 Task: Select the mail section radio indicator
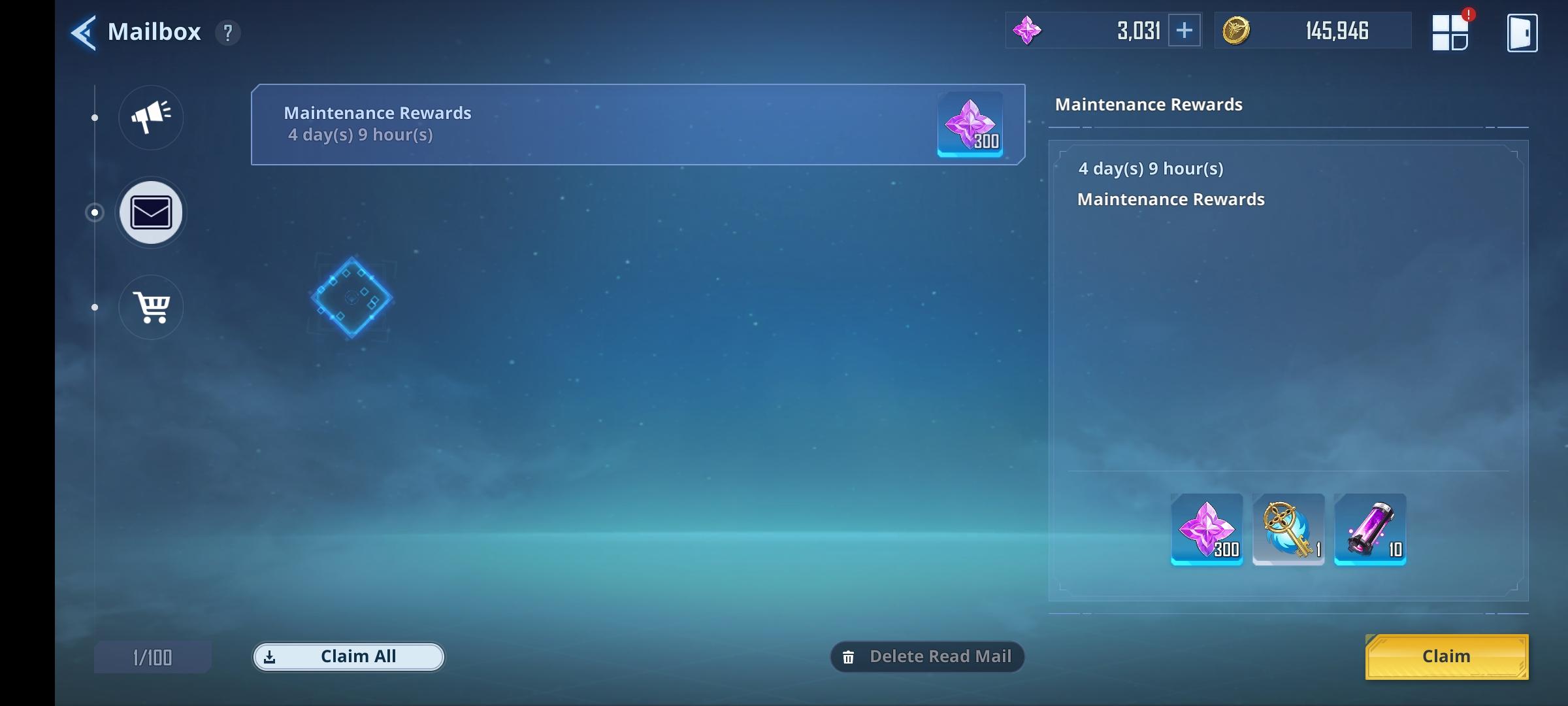tap(95, 212)
